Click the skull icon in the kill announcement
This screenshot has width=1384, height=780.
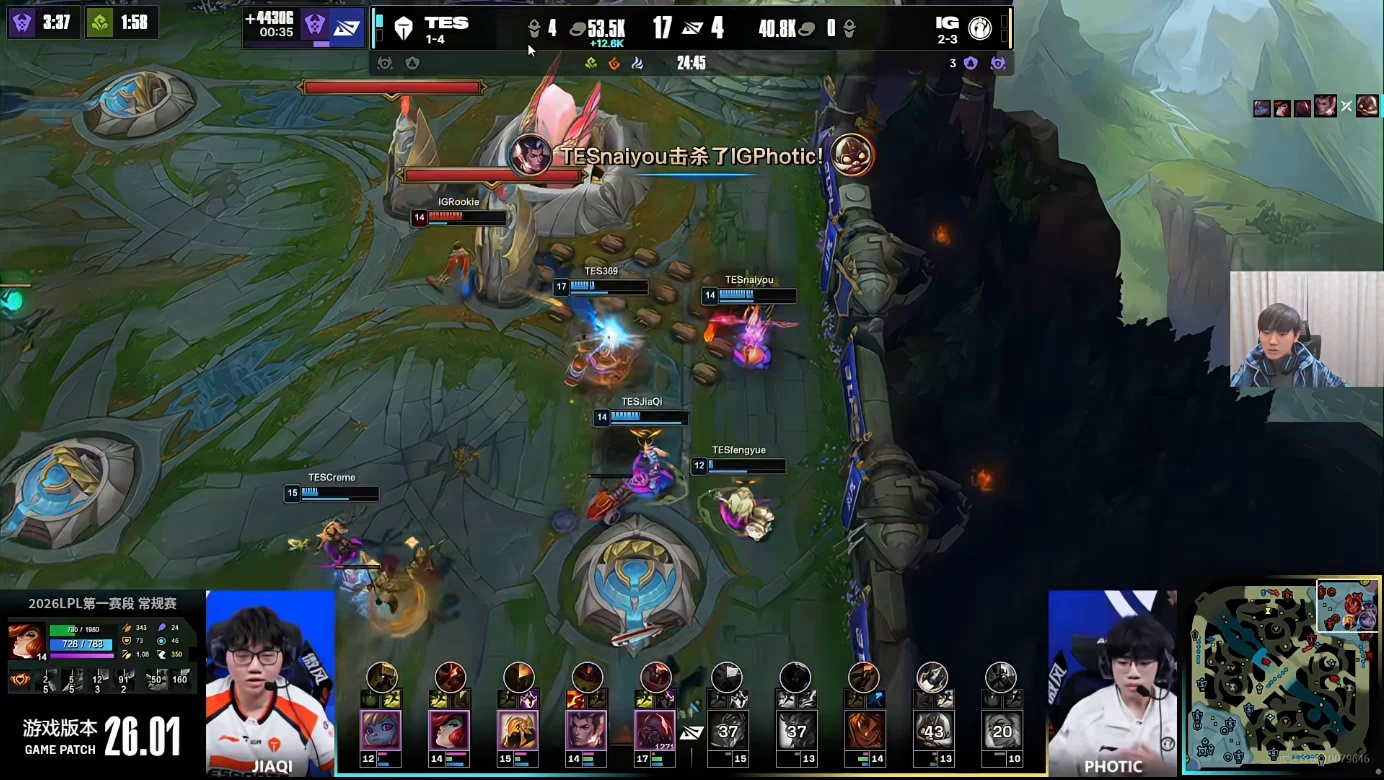(x=852, y=155)
